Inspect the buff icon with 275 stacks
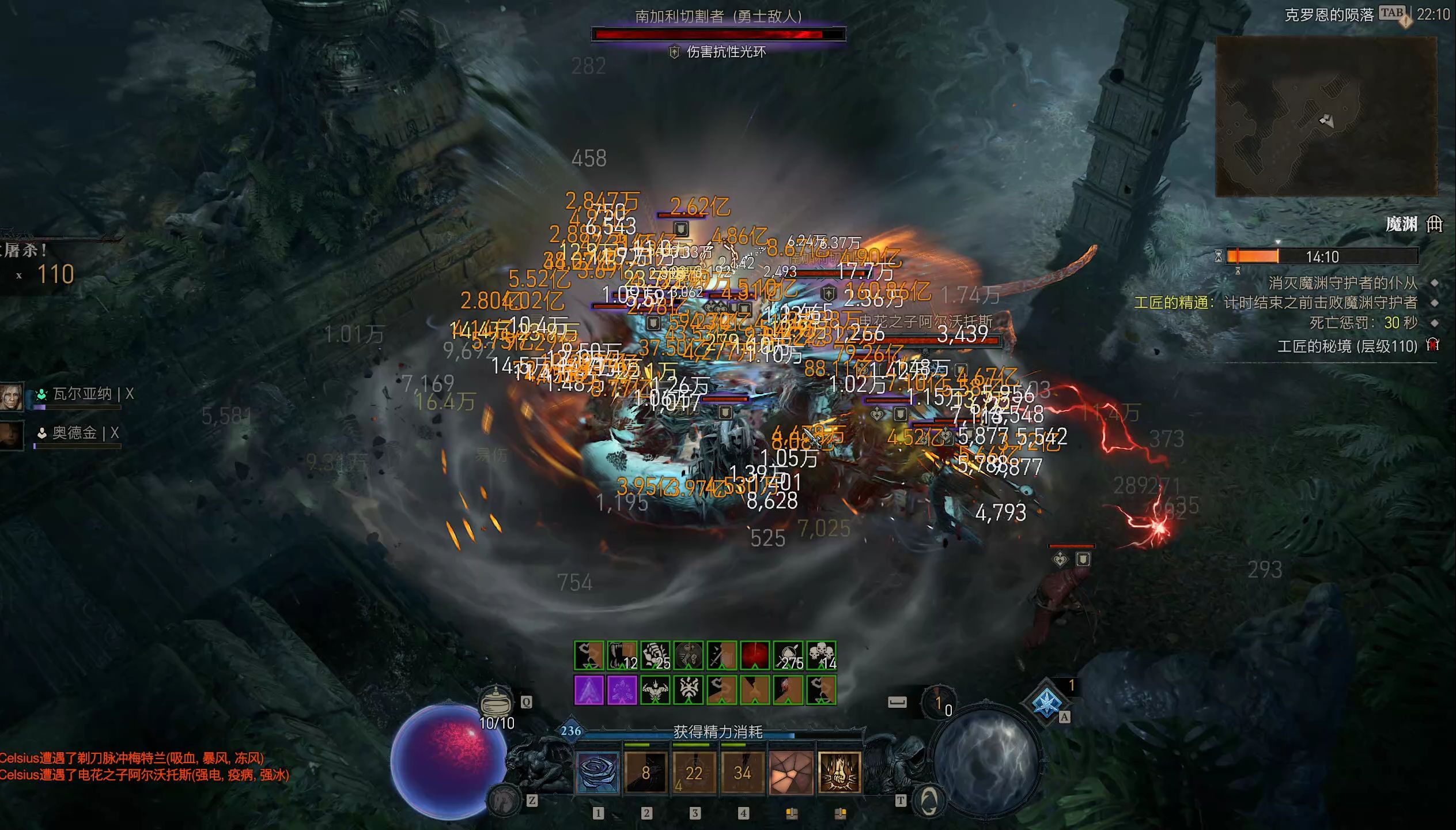 click(x=788, y=656)
